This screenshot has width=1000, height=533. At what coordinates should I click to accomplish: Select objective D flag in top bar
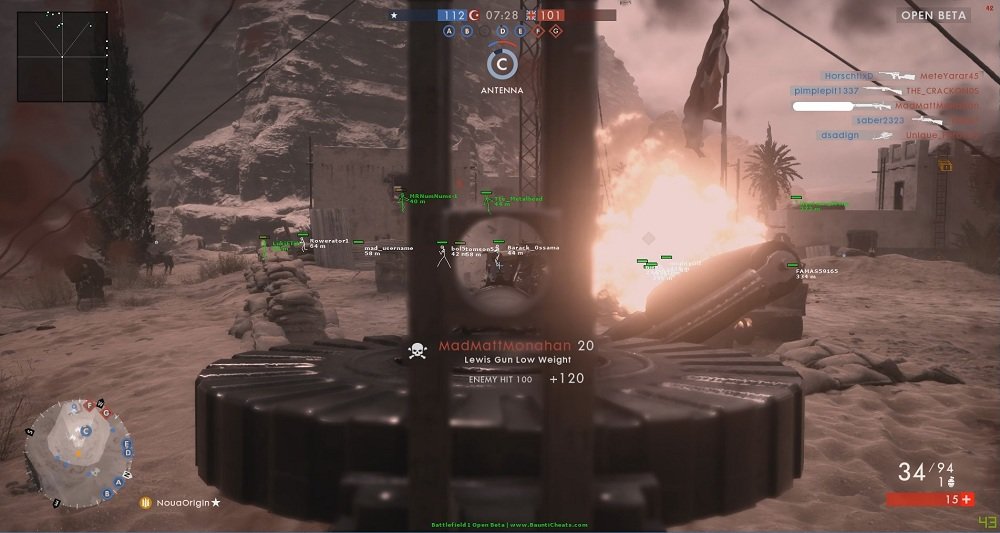point(503,31)
